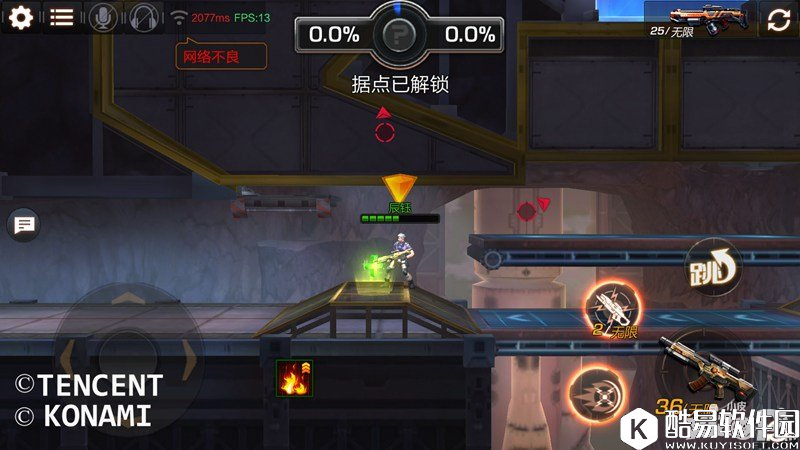This screenshot has height=450, width=800.
Task: Open the gear settings menu
Action: pyautogui.click(x=20, y=17)
